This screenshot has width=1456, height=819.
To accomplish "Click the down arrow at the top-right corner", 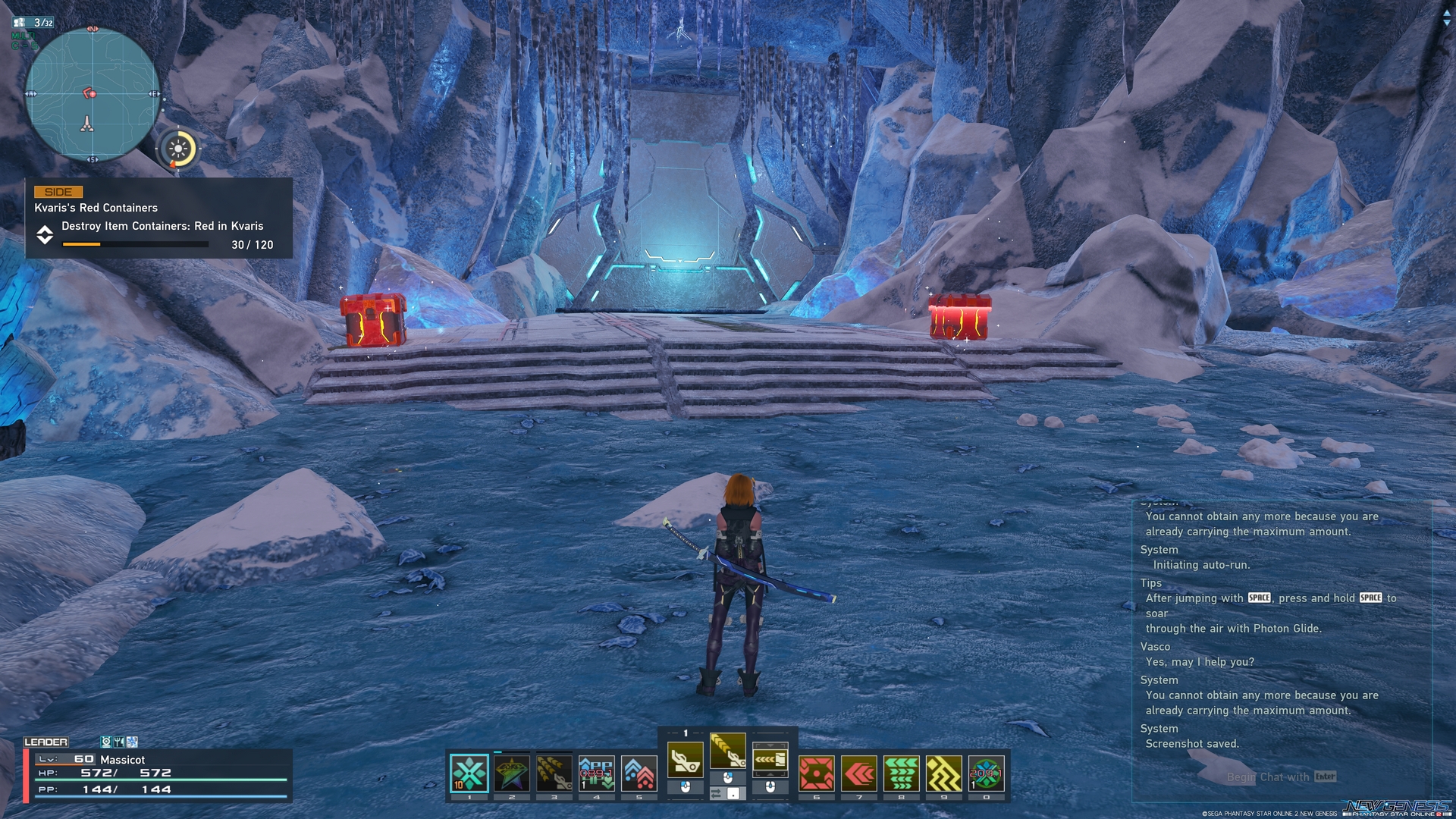I will pos(1447,22).
